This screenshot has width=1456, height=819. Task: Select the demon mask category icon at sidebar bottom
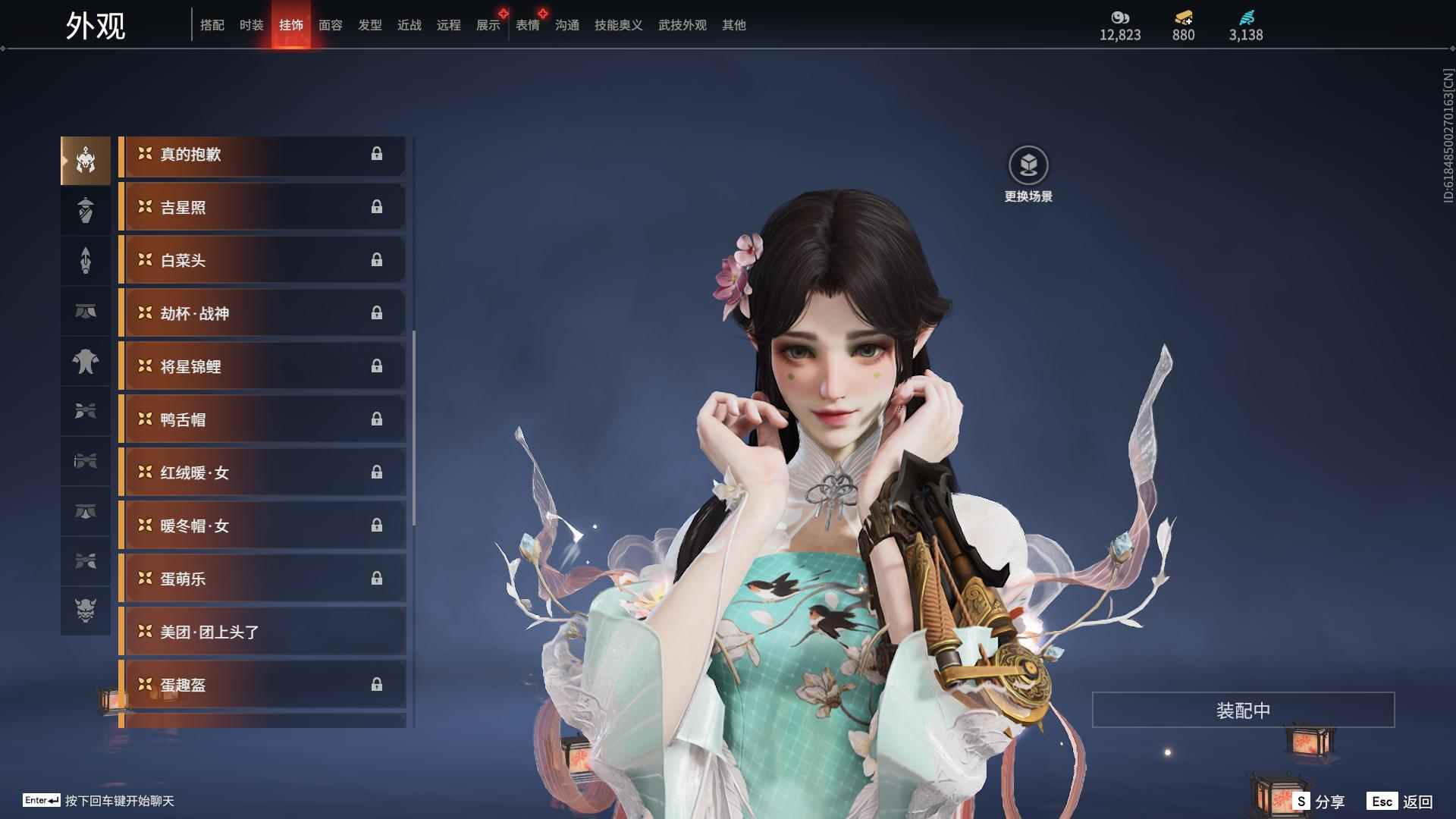click(x=86, y=612)
